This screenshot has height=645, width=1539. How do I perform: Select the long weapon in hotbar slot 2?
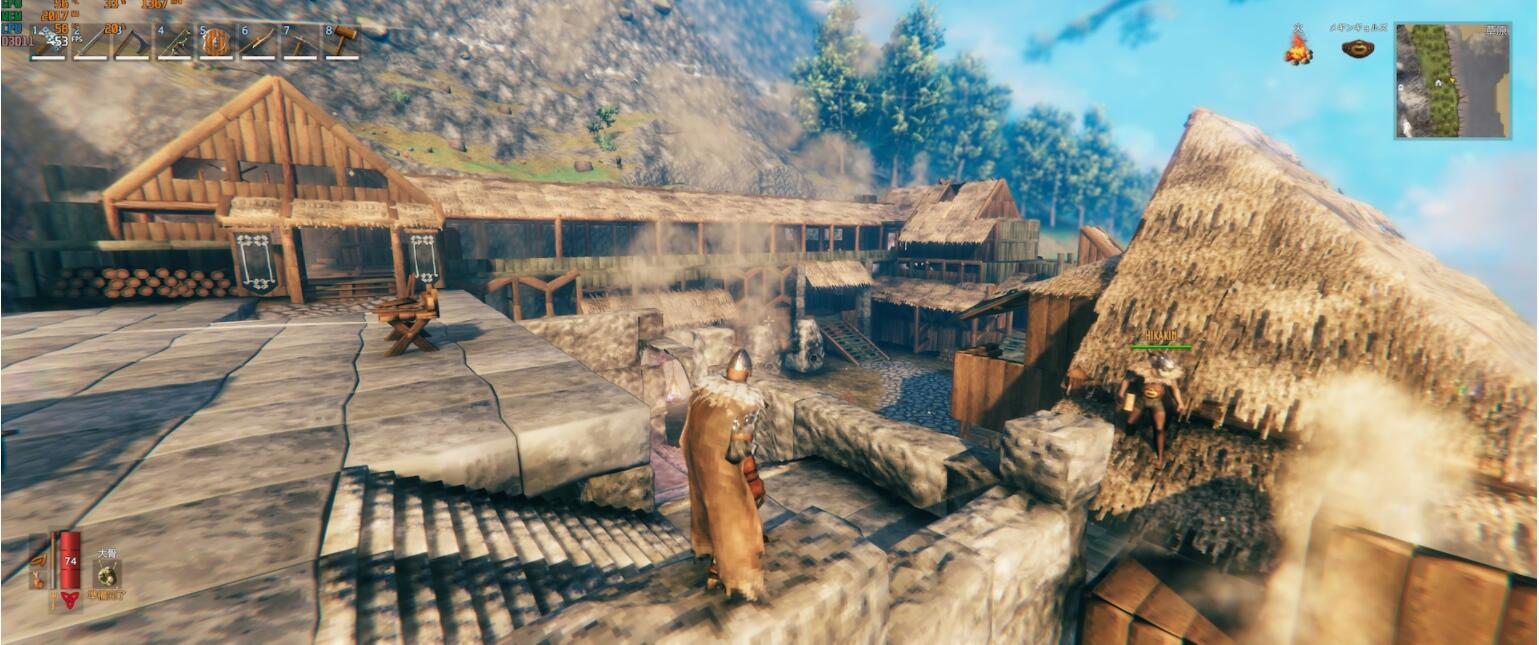tap(91, 42)
